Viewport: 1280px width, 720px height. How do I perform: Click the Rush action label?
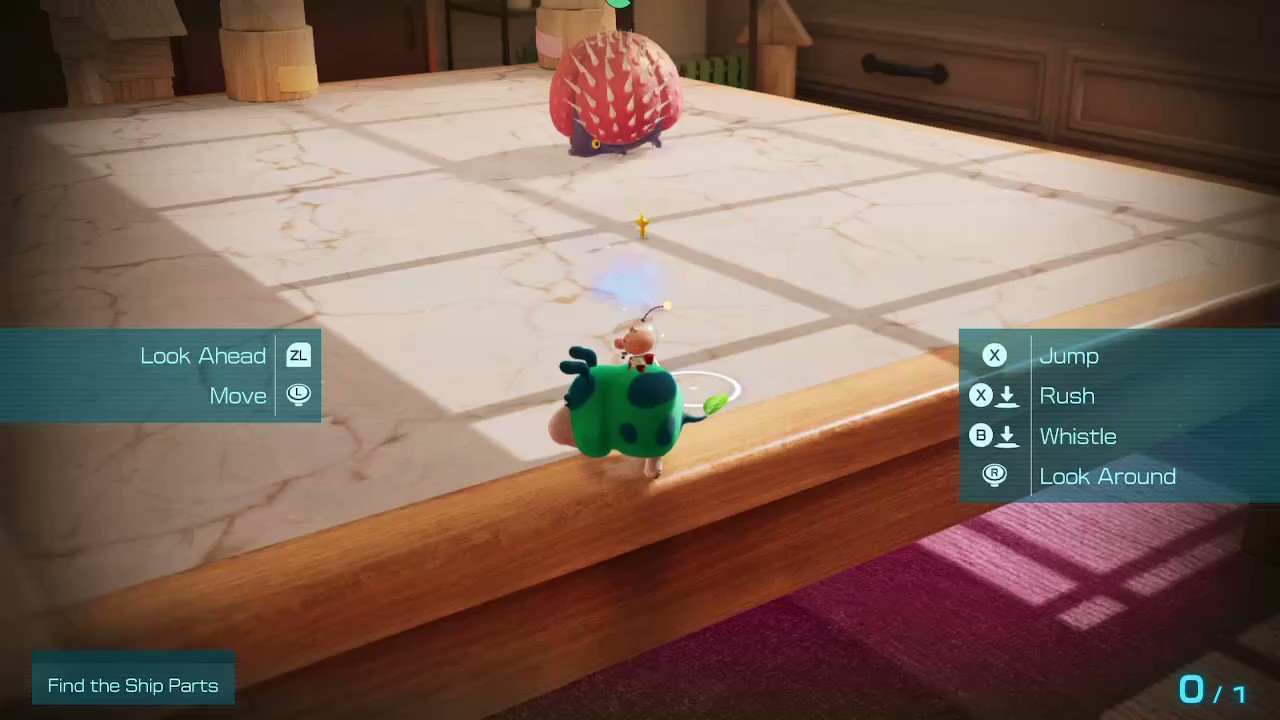(1066, 395)
